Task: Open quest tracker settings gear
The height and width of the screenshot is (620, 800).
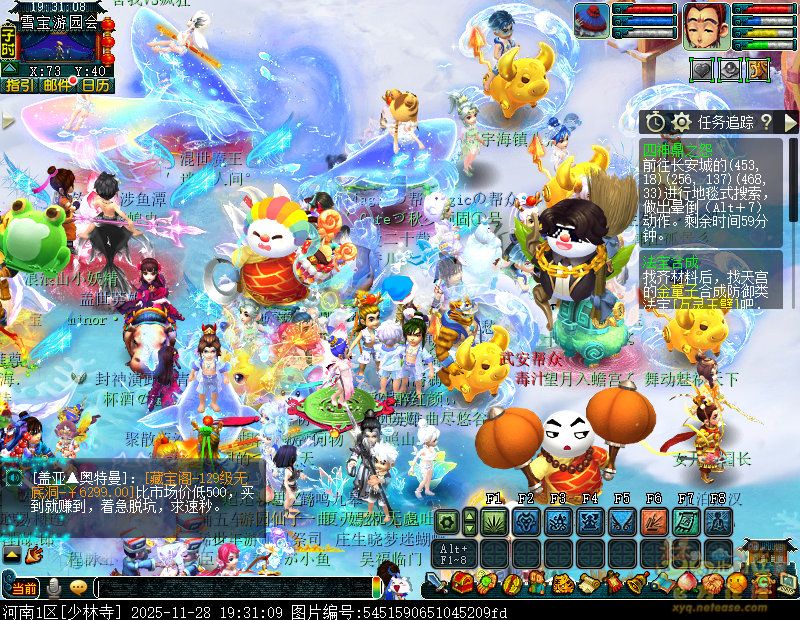Action: tap(681, 122)
